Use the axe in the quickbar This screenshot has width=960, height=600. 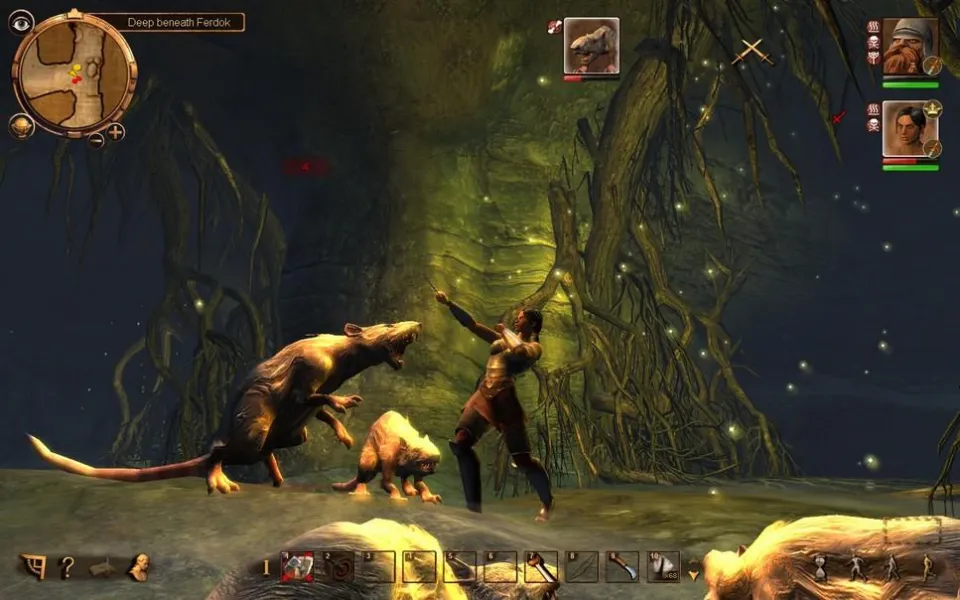541,567
